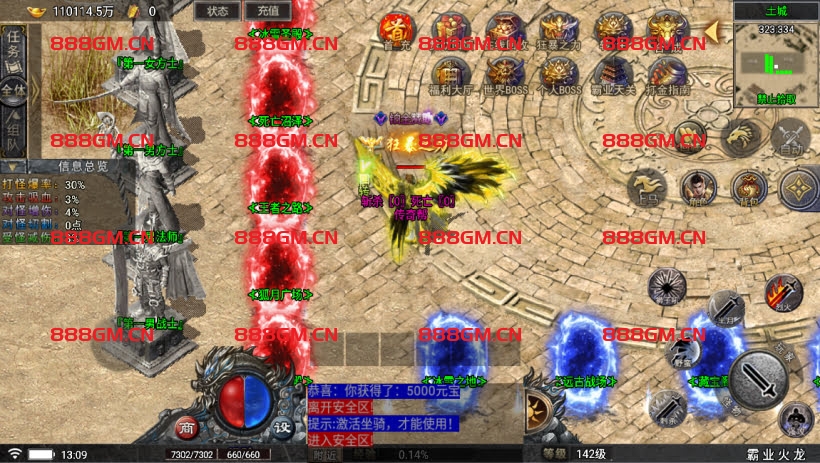
Task: Toggle the 自动 auto-battle button
Action: coord(791,138)
